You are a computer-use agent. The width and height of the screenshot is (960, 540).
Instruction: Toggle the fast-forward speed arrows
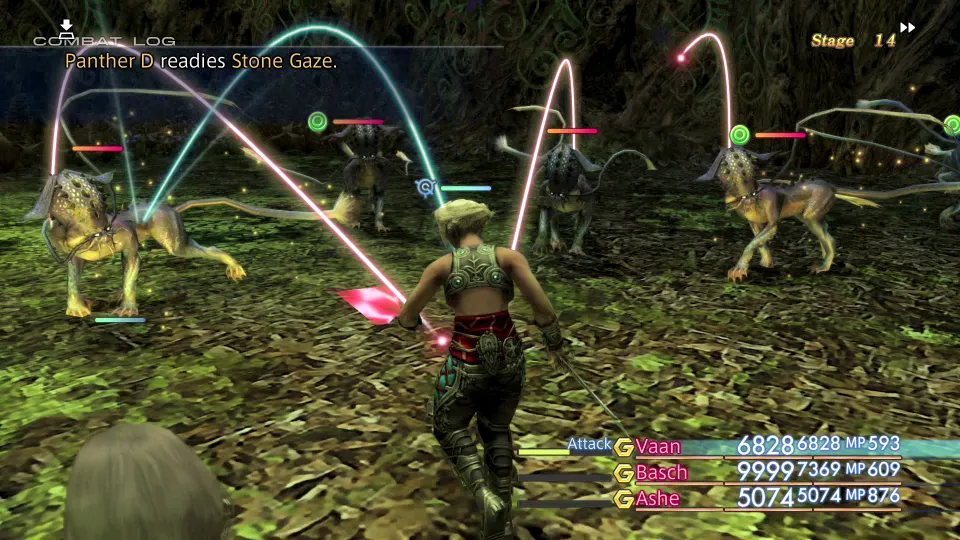[x=907, y=28]
